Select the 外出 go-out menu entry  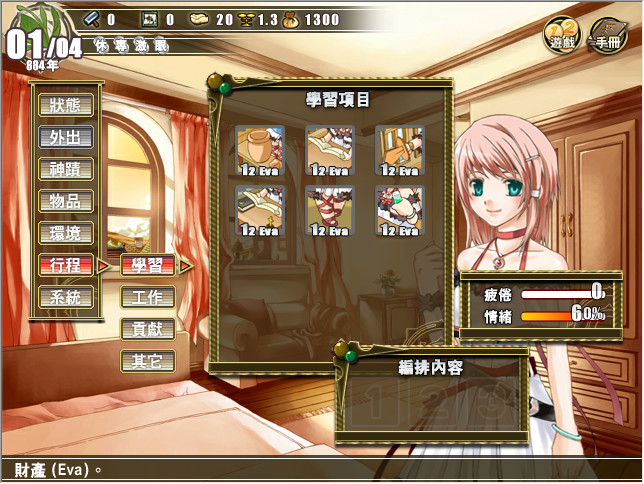click(66, 137)
